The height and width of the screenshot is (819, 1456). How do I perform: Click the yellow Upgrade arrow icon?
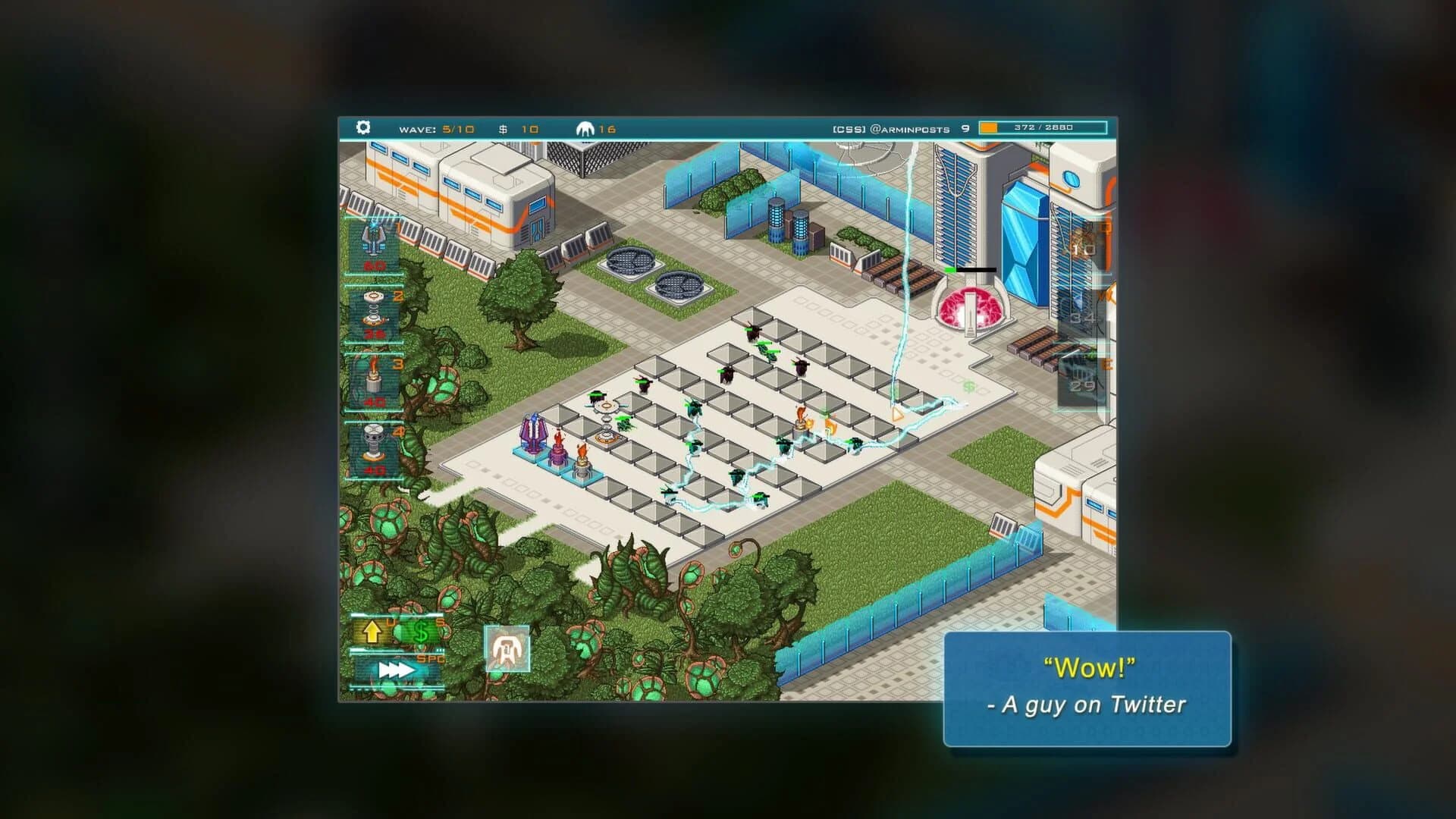click(372, 632)
